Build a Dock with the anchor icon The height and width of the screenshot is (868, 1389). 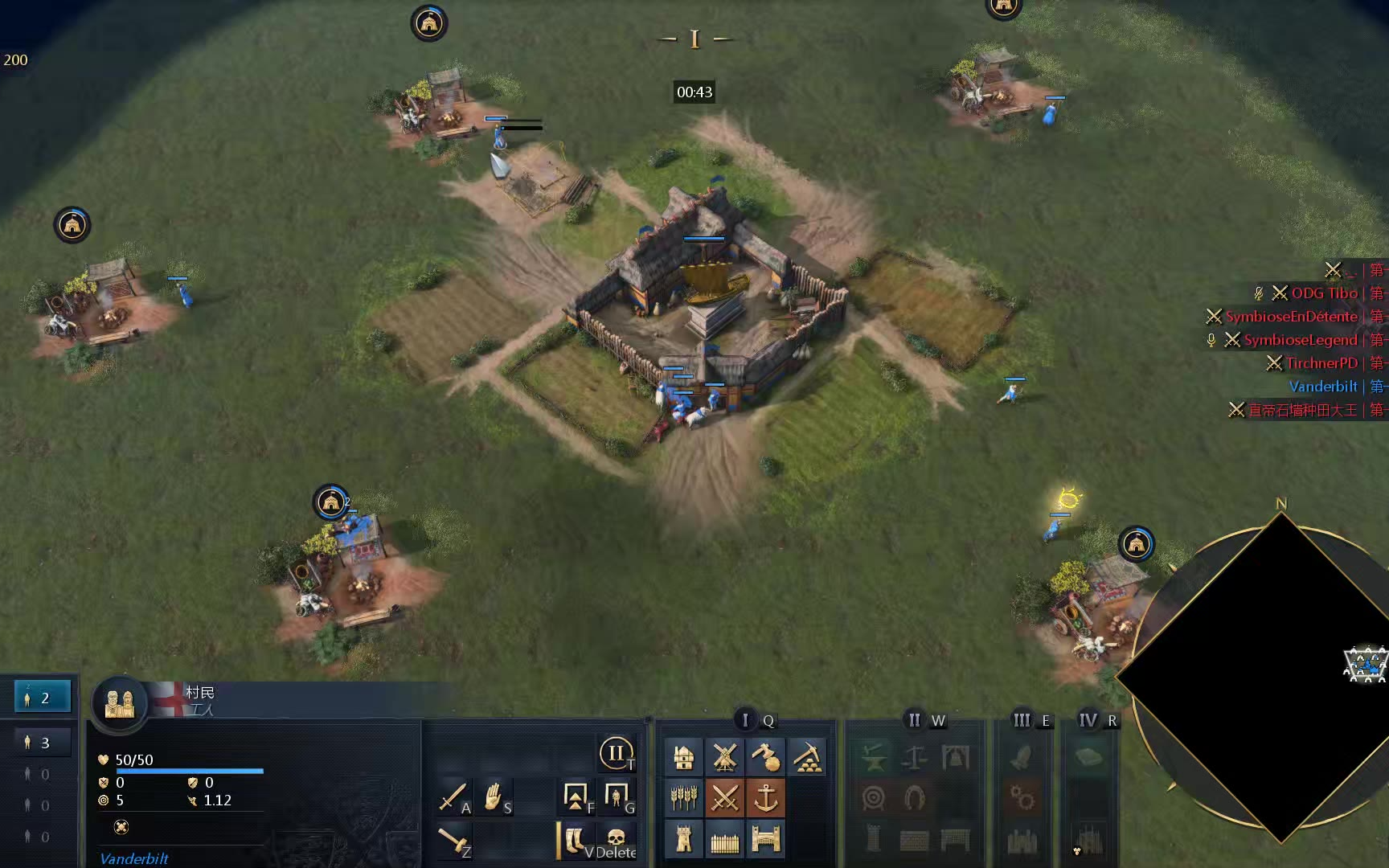[765, 799]
